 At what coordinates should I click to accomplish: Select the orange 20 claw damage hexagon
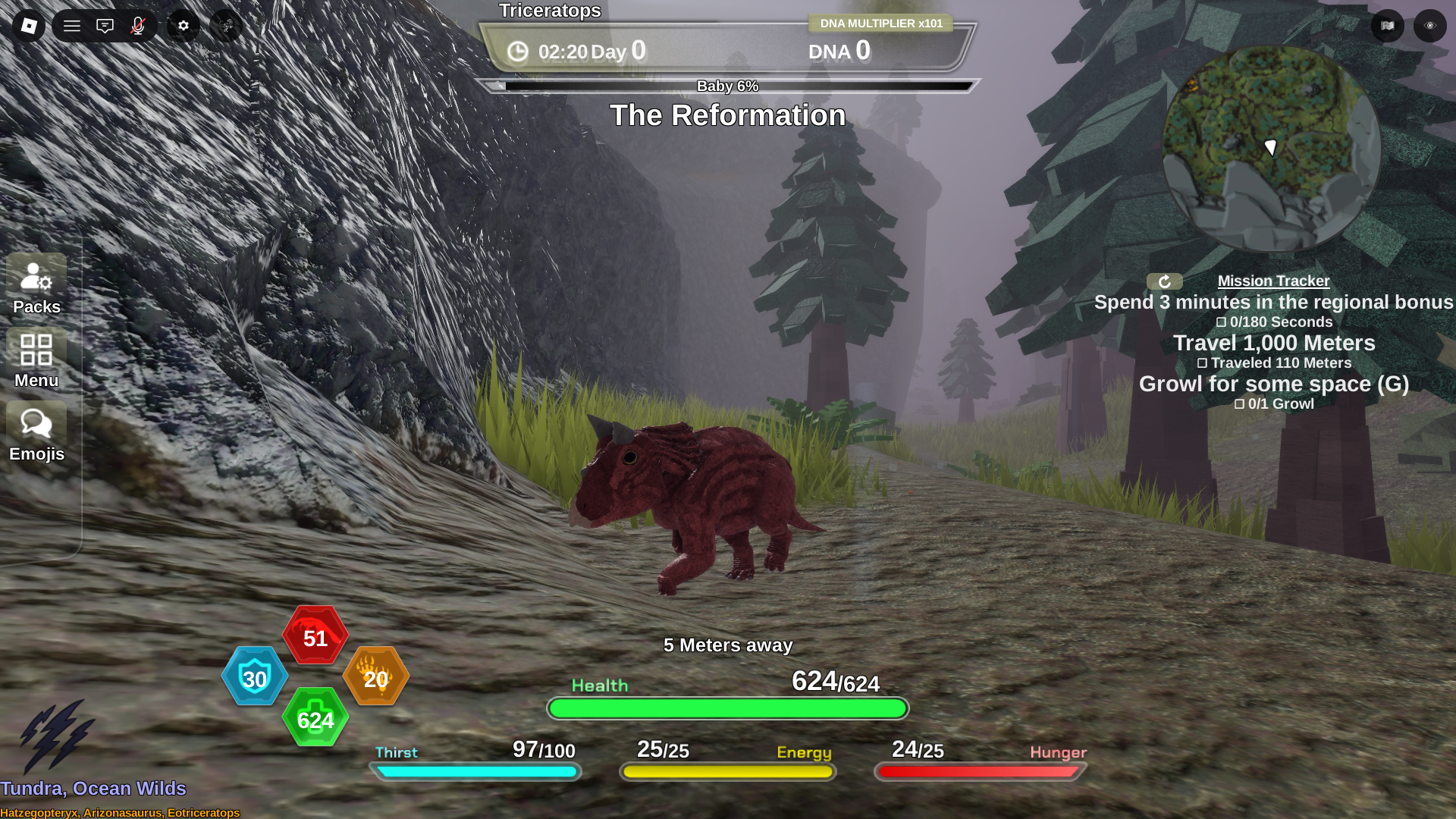tap(375, 677)
